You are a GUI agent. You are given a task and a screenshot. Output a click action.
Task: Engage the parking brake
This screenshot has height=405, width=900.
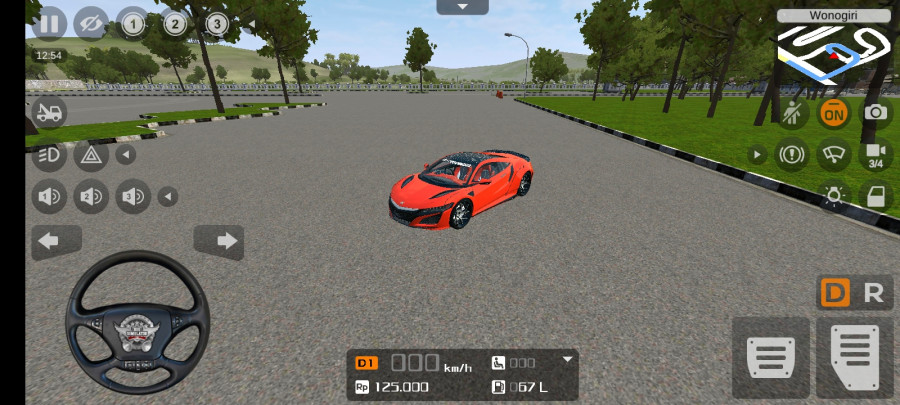[792, 155]
